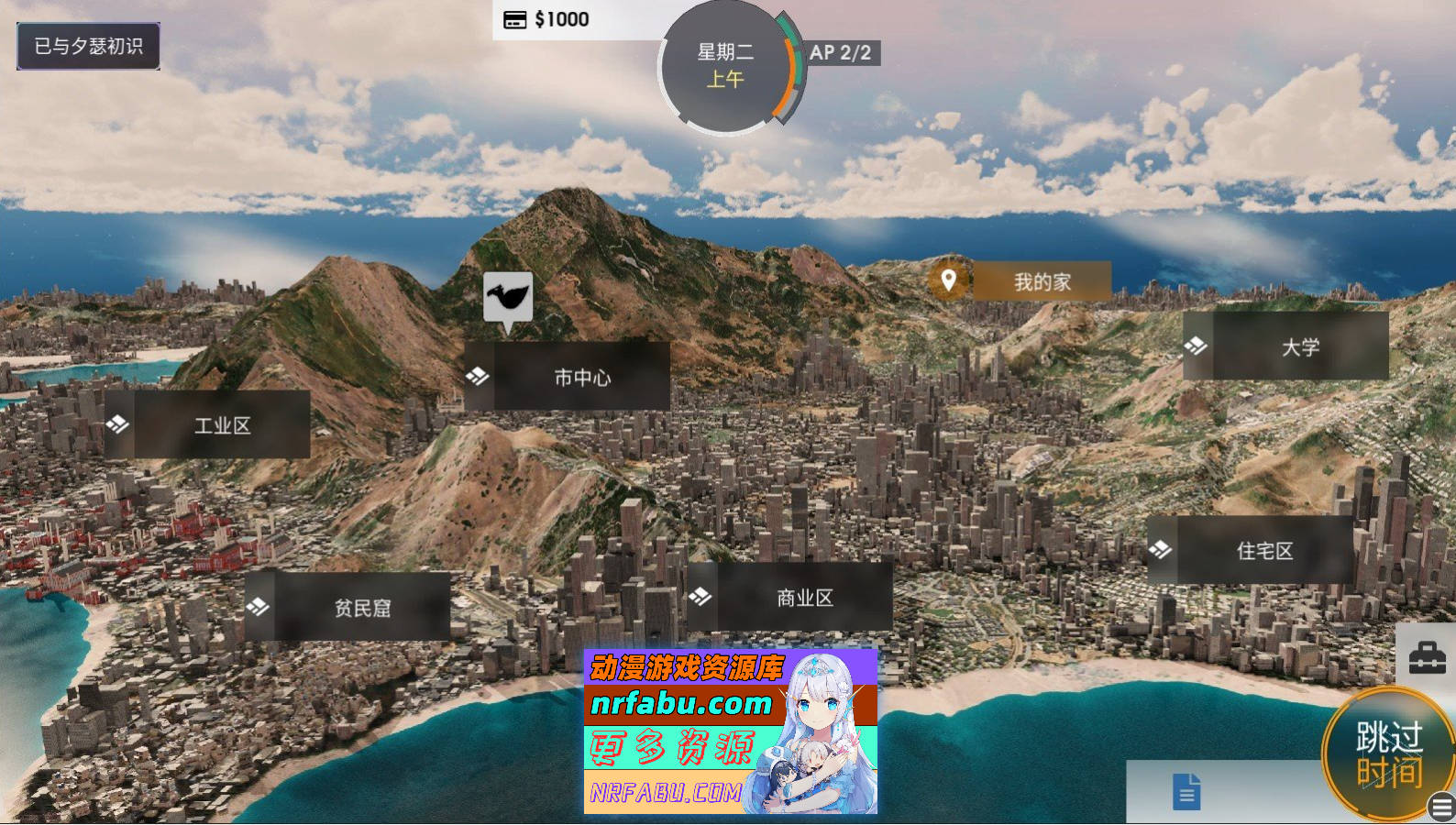
Task: Select the diamond icon beside 大学
Action: 1197,346
